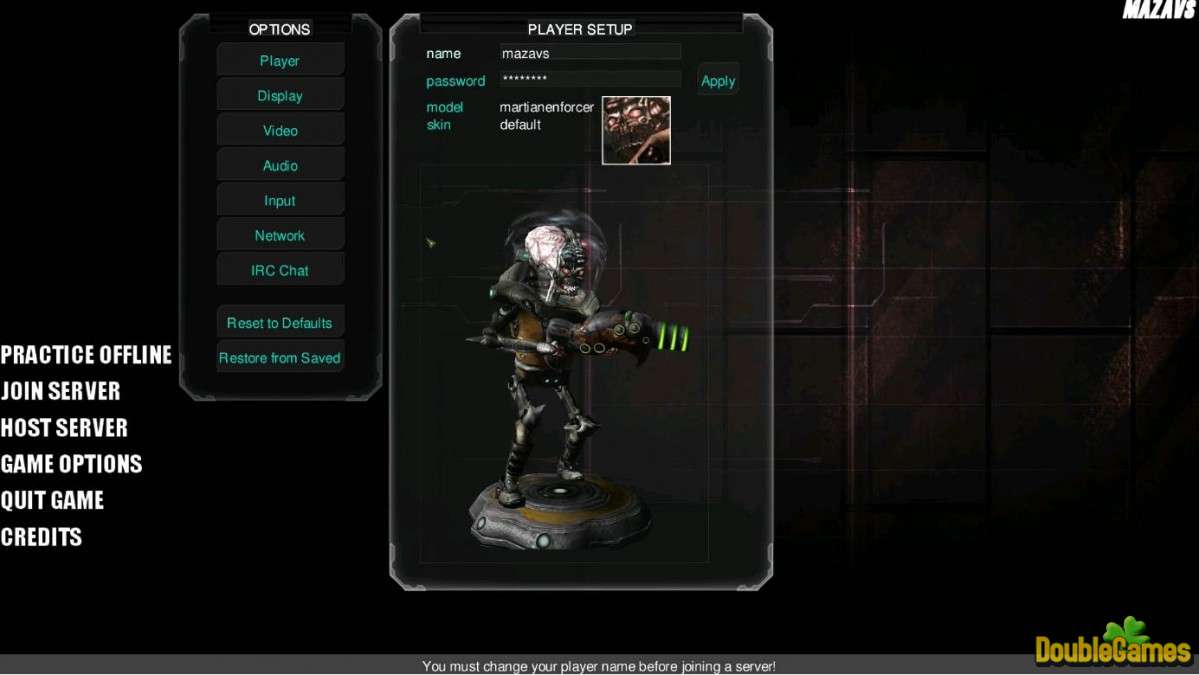Focus the password input field
This screenshot has width=1199, height=675.
coord(590,79)
